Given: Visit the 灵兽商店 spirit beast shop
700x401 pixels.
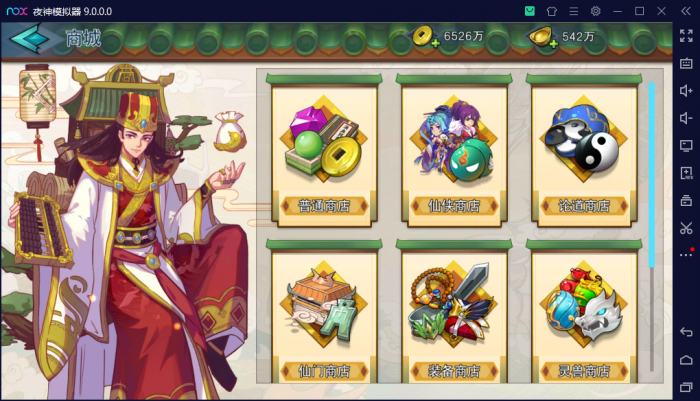Looking at the screenshot, I should click(583, 312).
